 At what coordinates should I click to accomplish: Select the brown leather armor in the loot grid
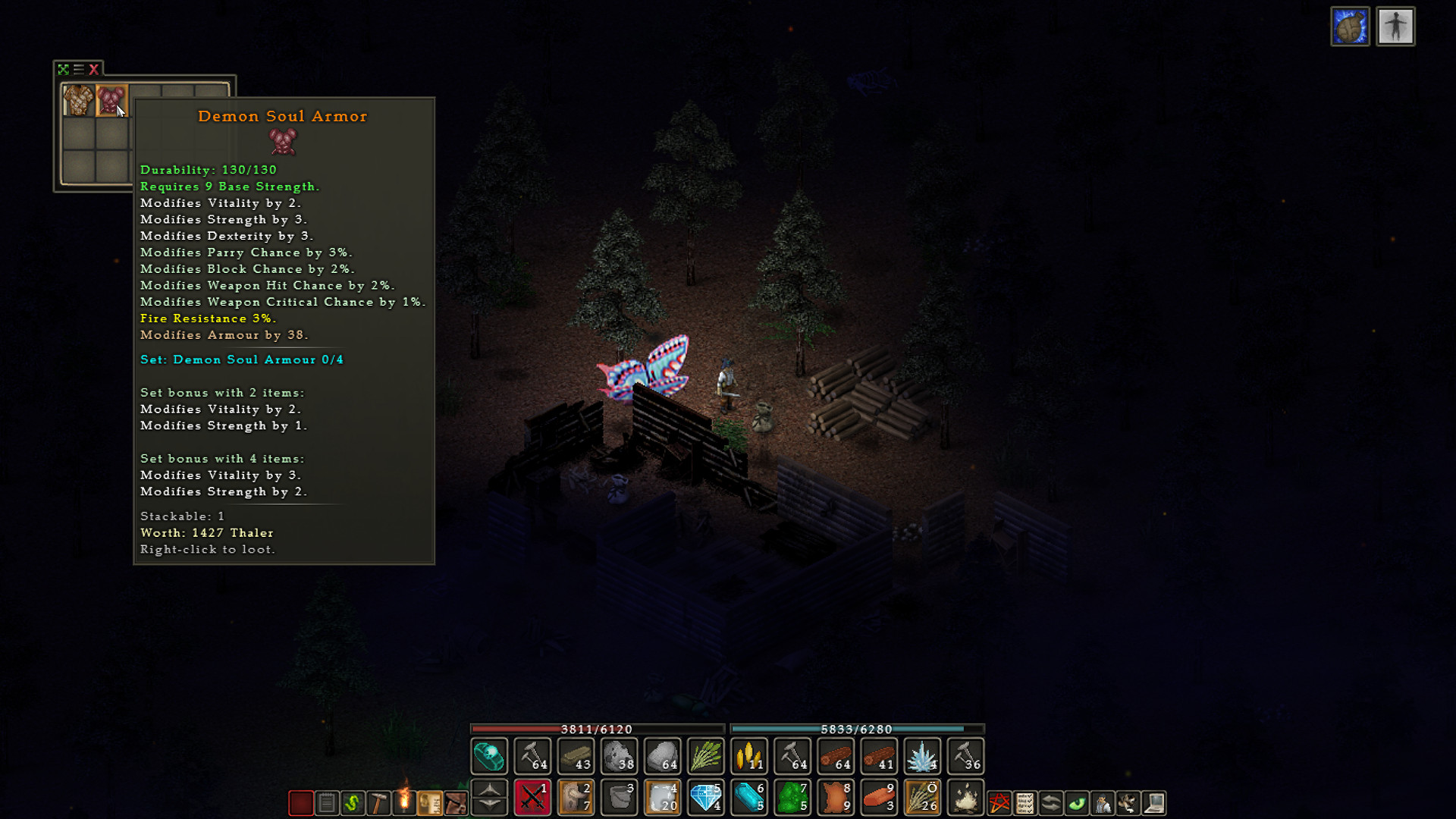point(78,100)
